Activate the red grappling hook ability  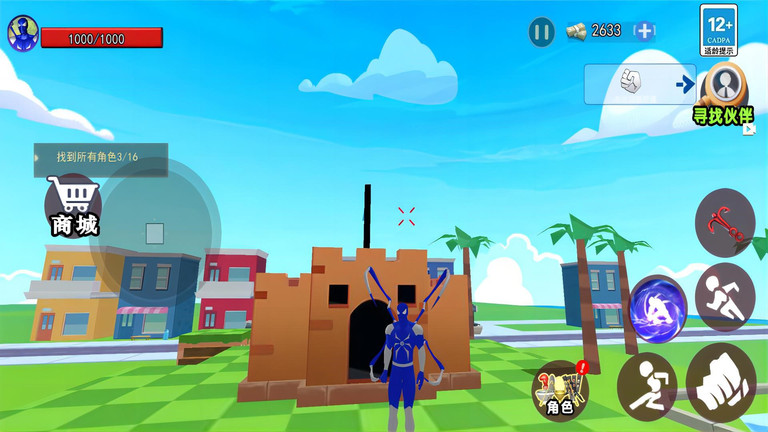[724, 219]
